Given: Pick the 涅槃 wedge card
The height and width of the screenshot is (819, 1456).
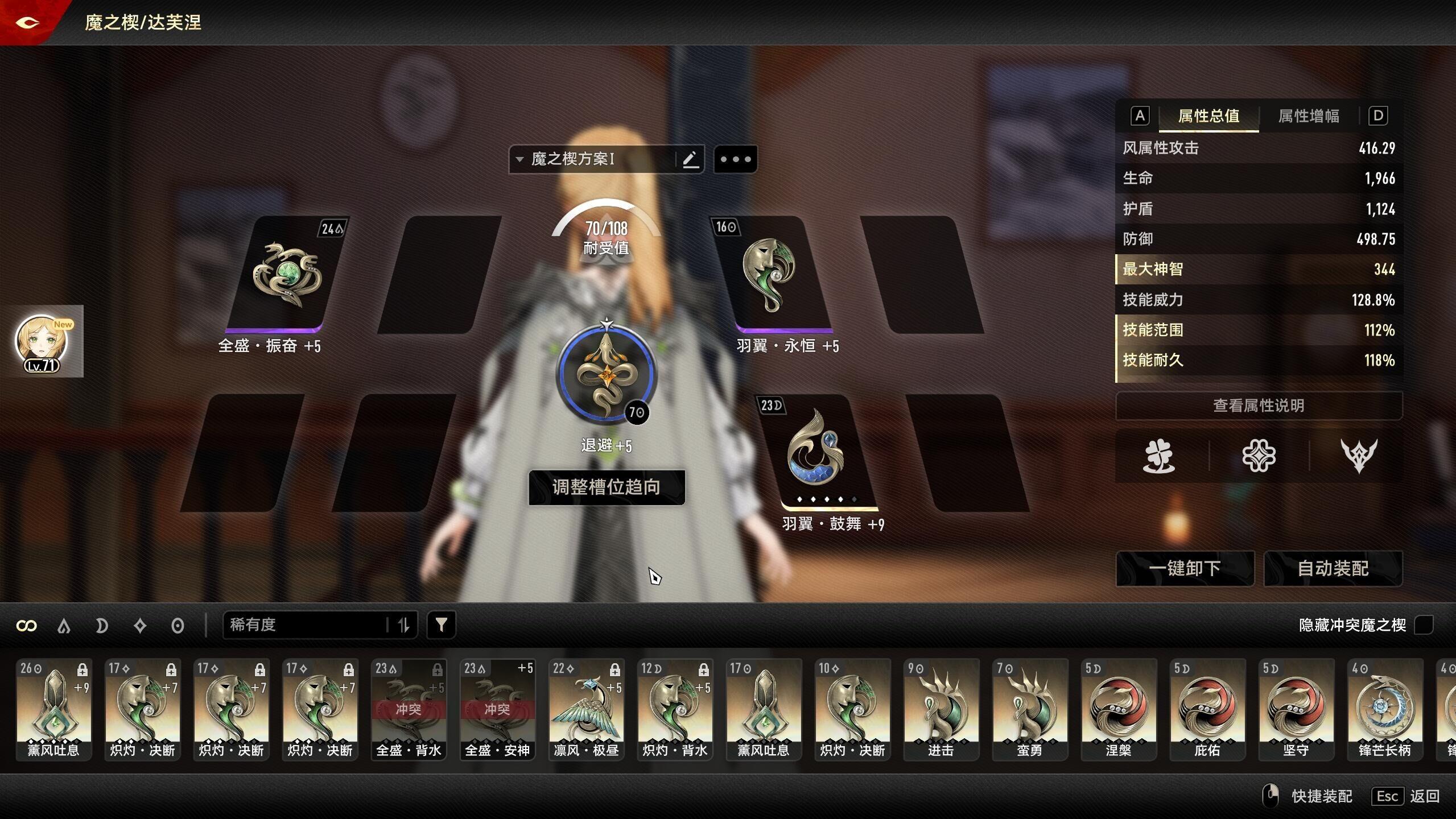Looking at the screenshot, I should [x=1119, y=709].
